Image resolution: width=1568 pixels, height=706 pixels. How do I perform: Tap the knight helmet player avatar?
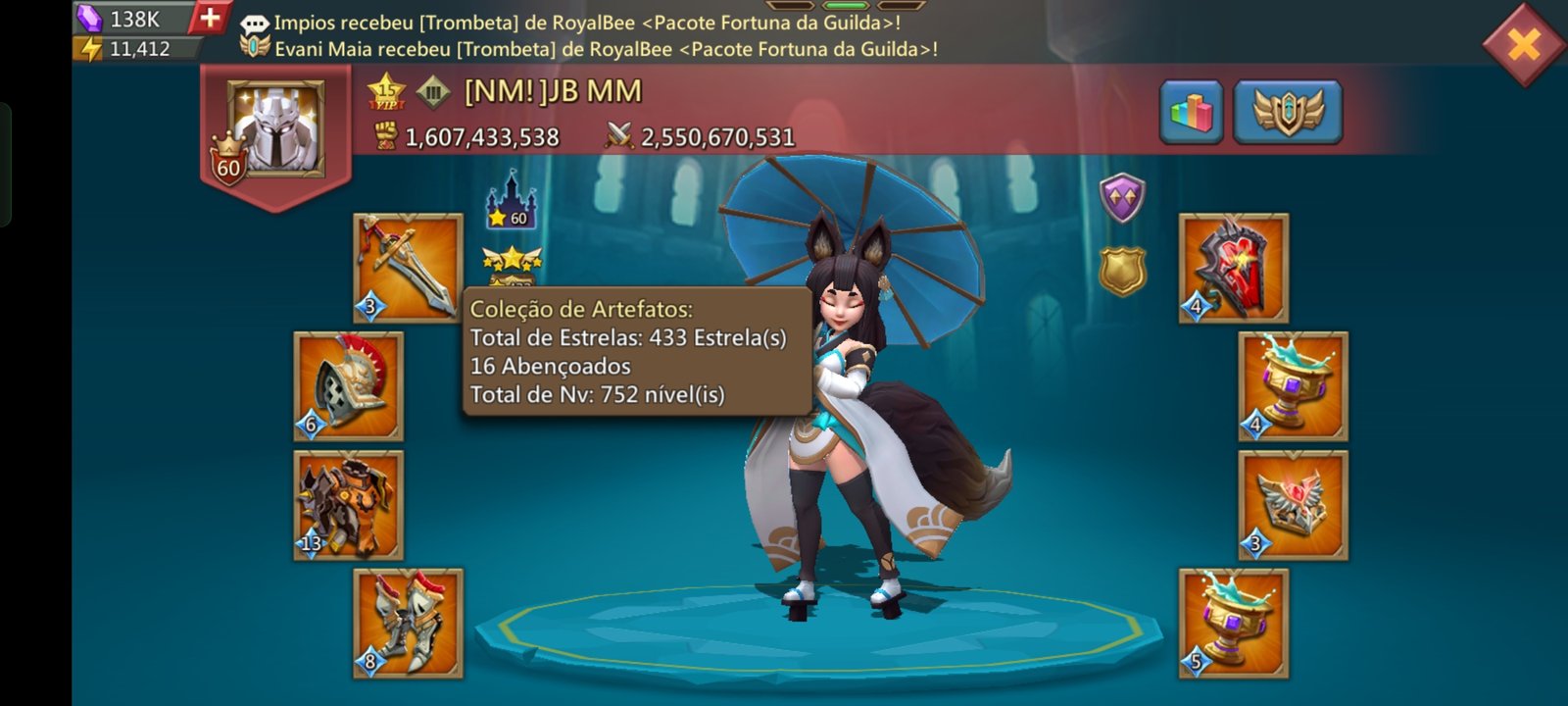coord(275,129)
